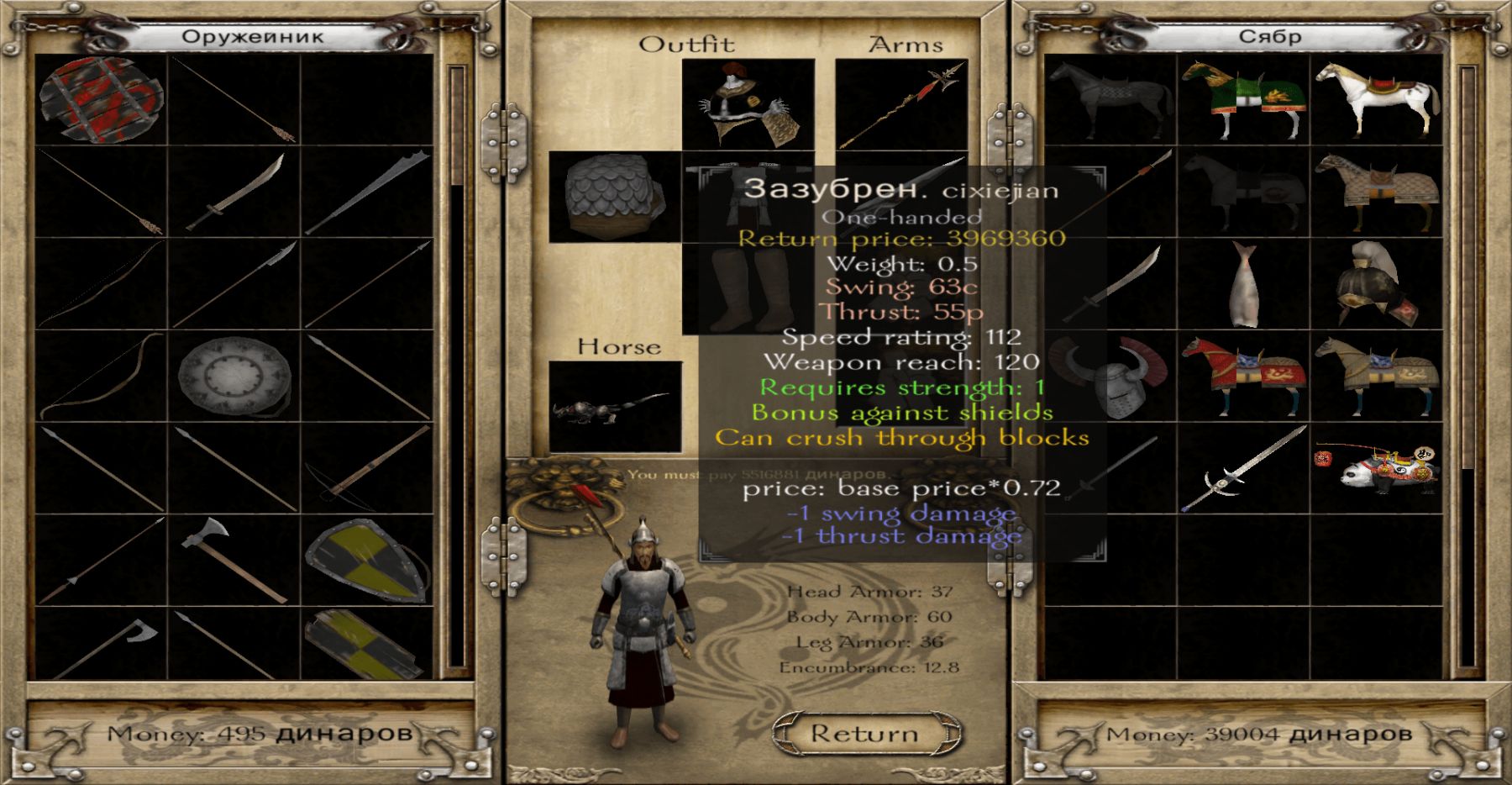
Task: Click the equipped leather boots slot
Action: tap(748, 287)
